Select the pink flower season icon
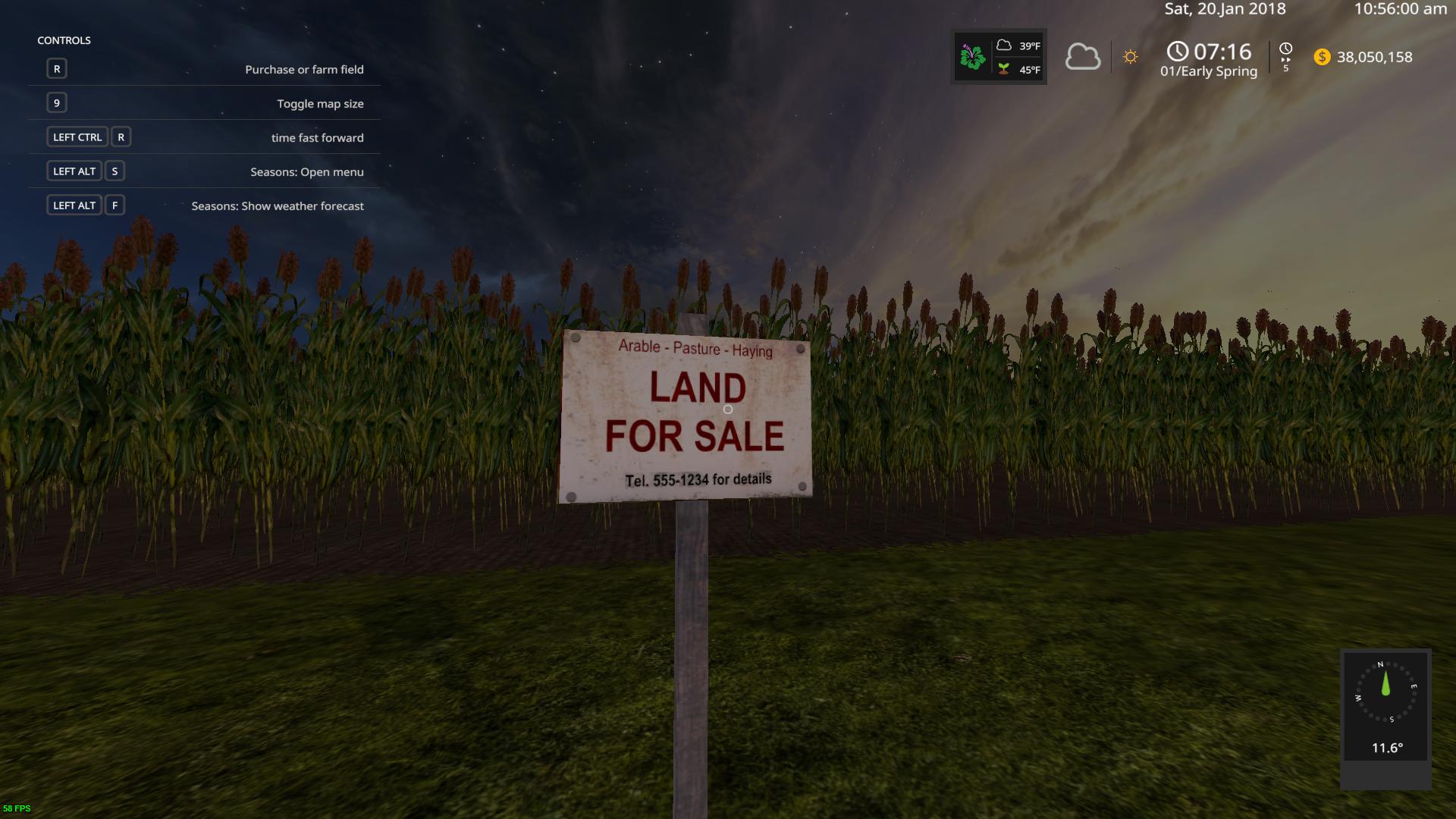Screen dimensions: 1456x819 pos(972,57)
